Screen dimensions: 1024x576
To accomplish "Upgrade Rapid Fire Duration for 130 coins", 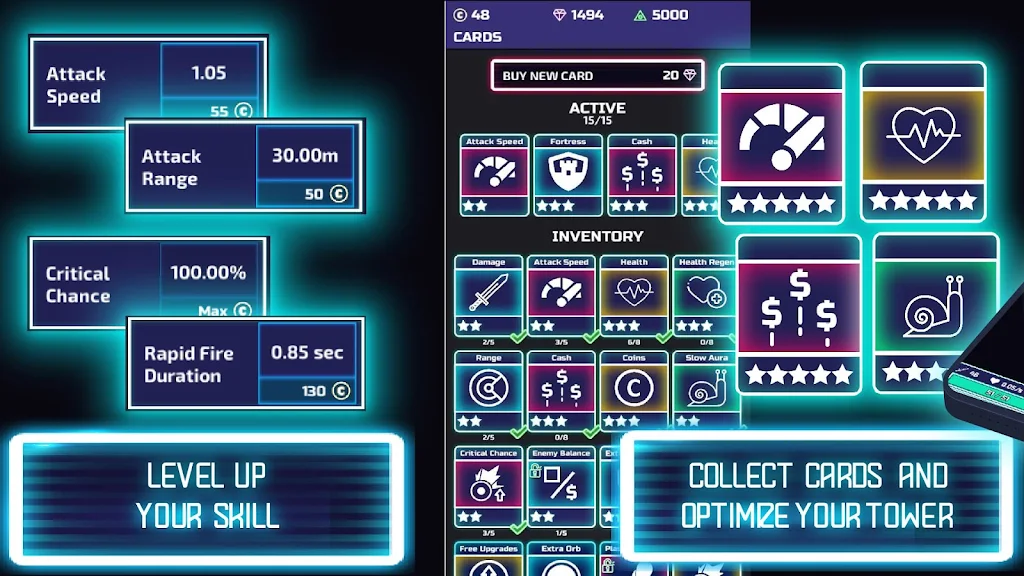I will point(307,391).
